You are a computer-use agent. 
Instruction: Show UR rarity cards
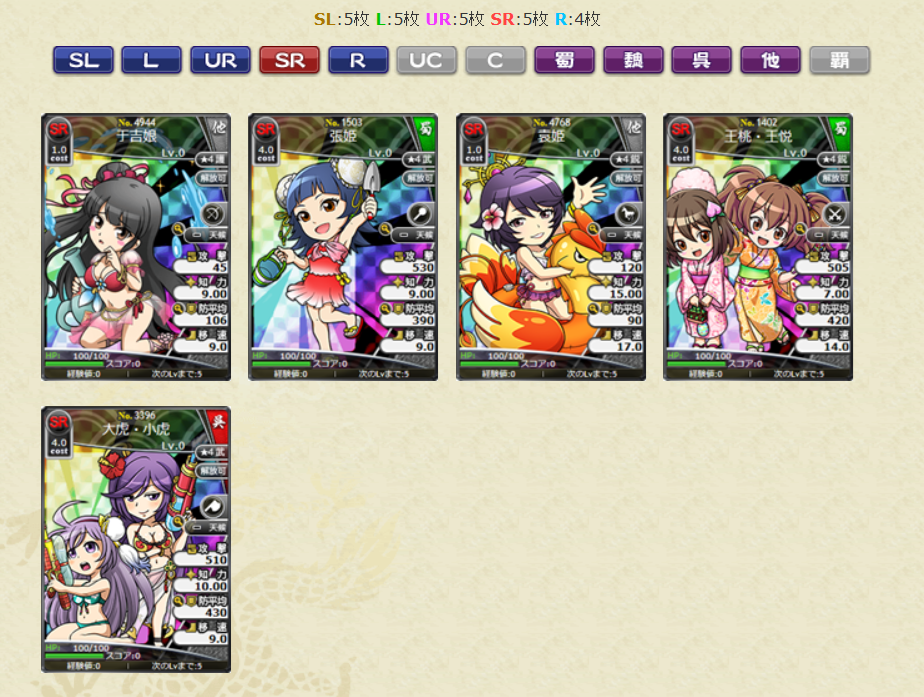pos(220,60)
